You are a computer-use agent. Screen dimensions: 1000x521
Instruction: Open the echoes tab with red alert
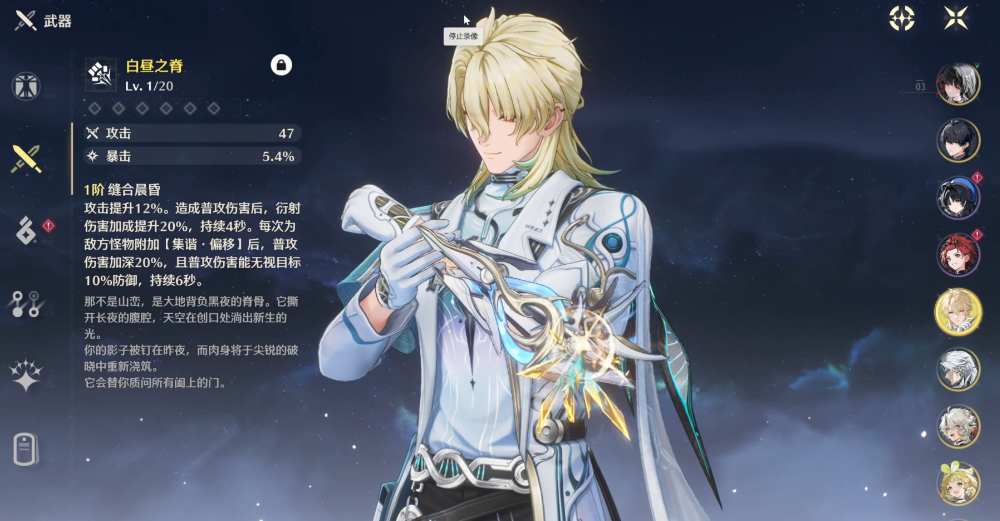pyautogui.click(x=27, y=230)
